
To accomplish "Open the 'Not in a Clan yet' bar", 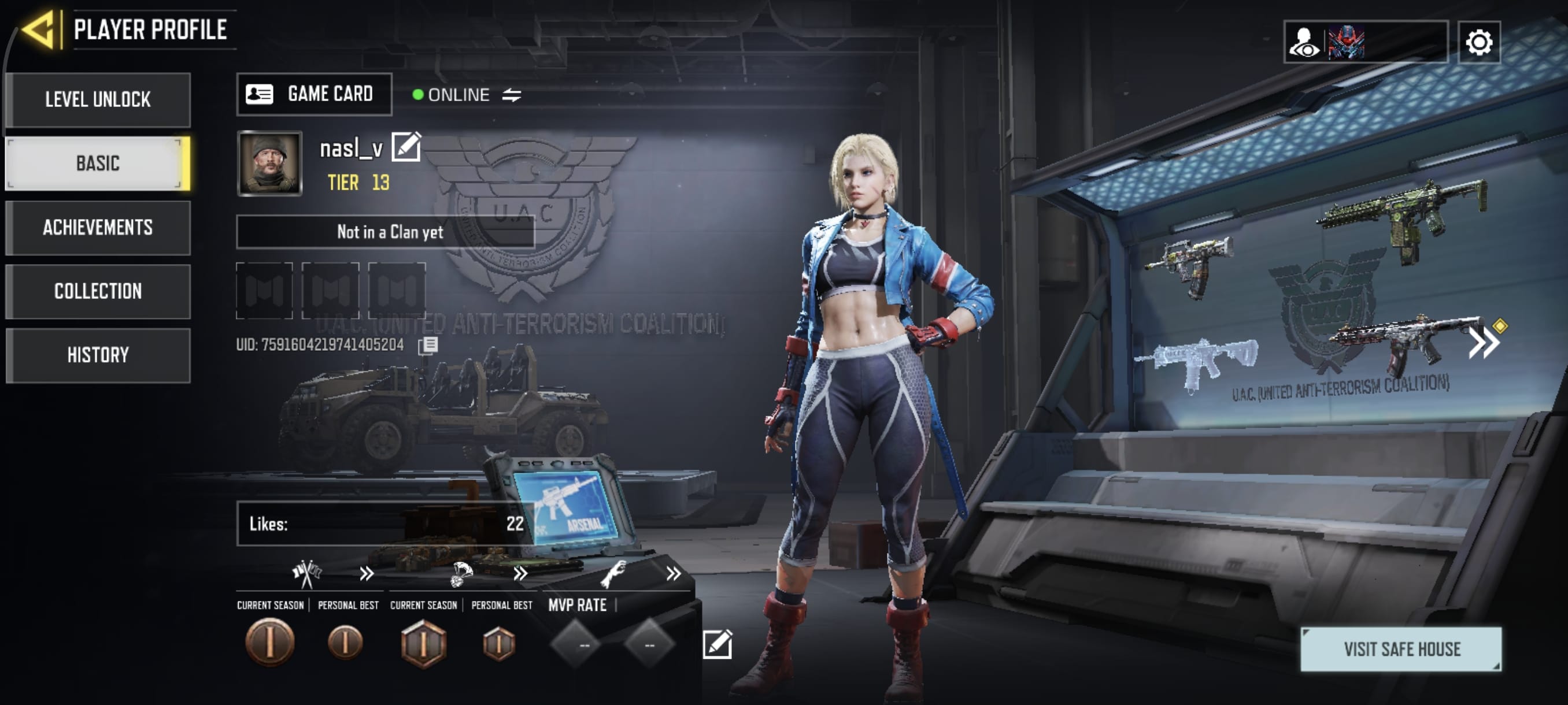I will pos(384,232).
